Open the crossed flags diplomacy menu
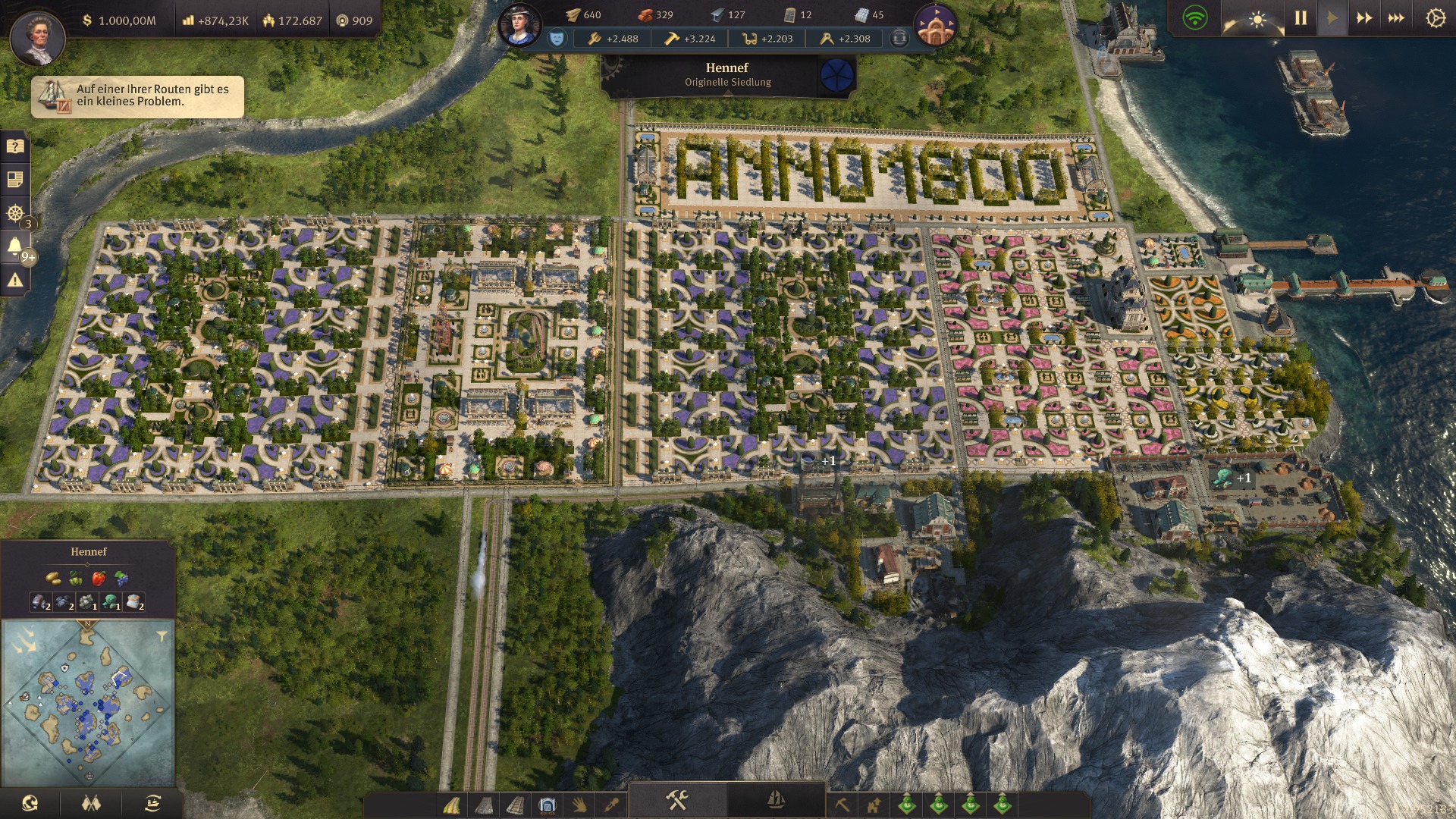Image resolution: width=1456 pixels, height=819 pixels. click(x=91, y=804)
